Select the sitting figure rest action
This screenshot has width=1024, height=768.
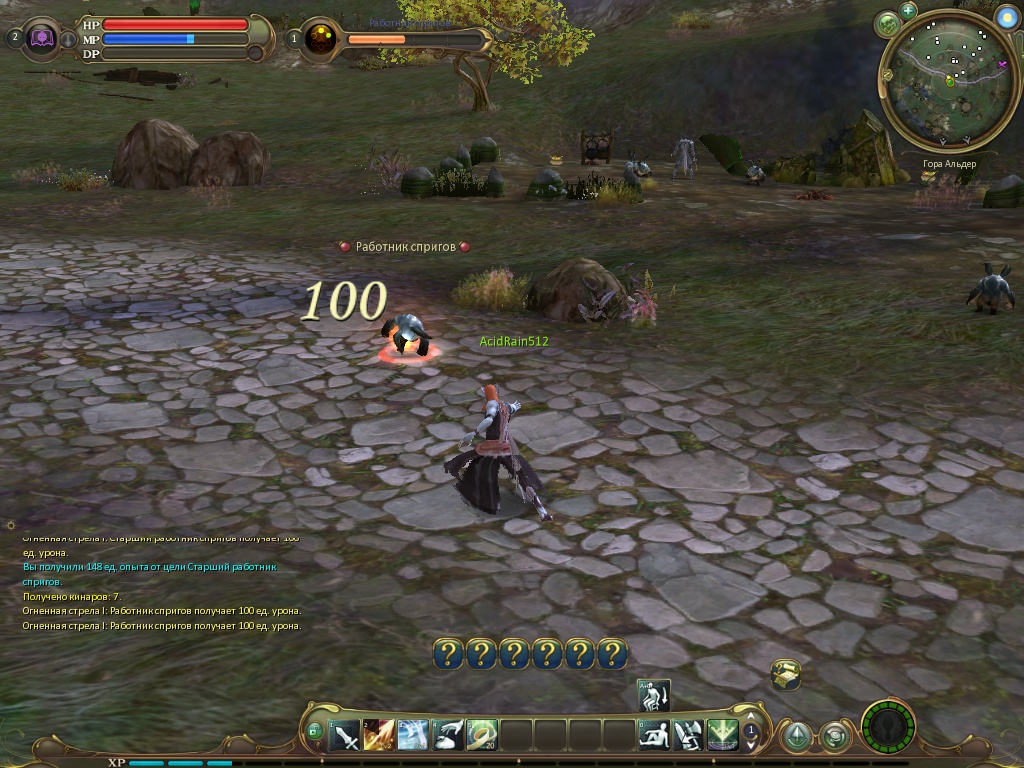654,736
